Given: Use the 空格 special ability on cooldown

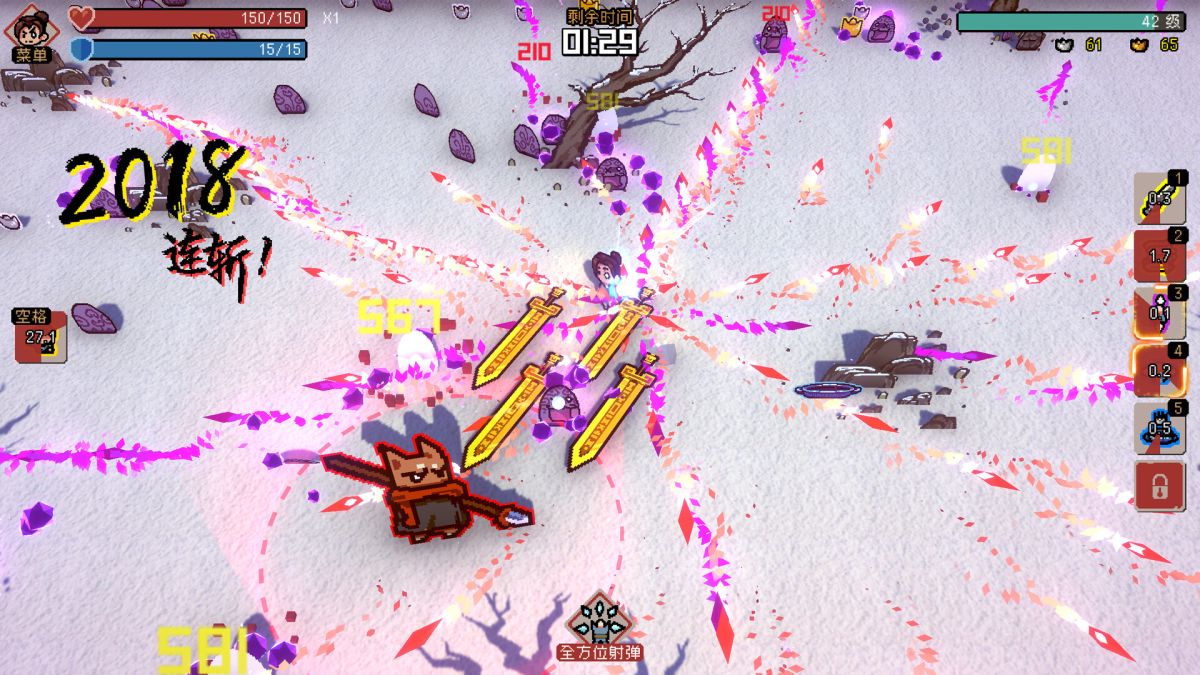Looking at the screenshot, I should 40,337.
